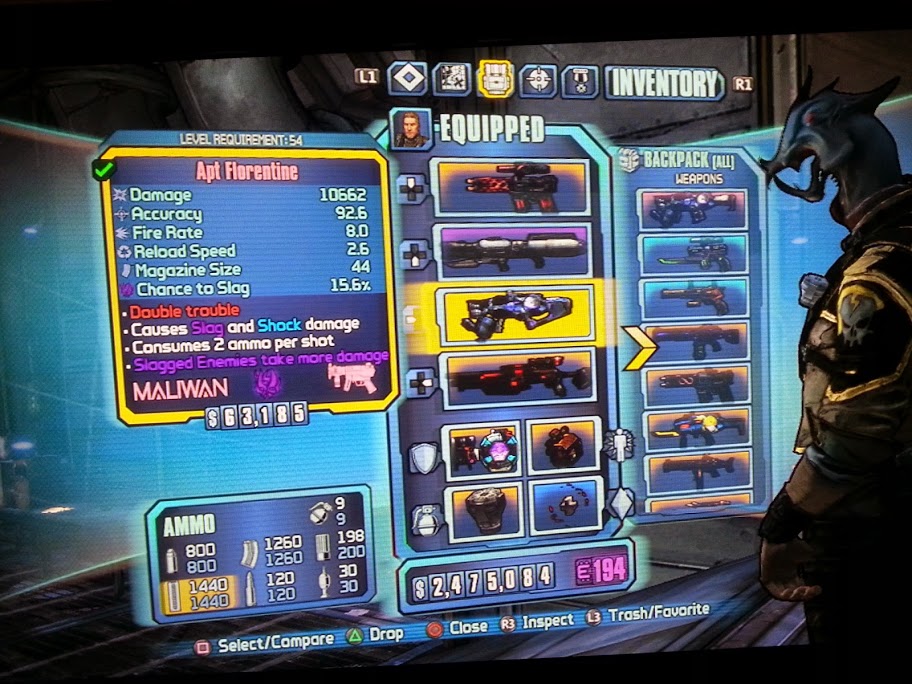Pick the blue sniper rifle with green blade
Screen dimensions: 912x684
coord(694,255)
